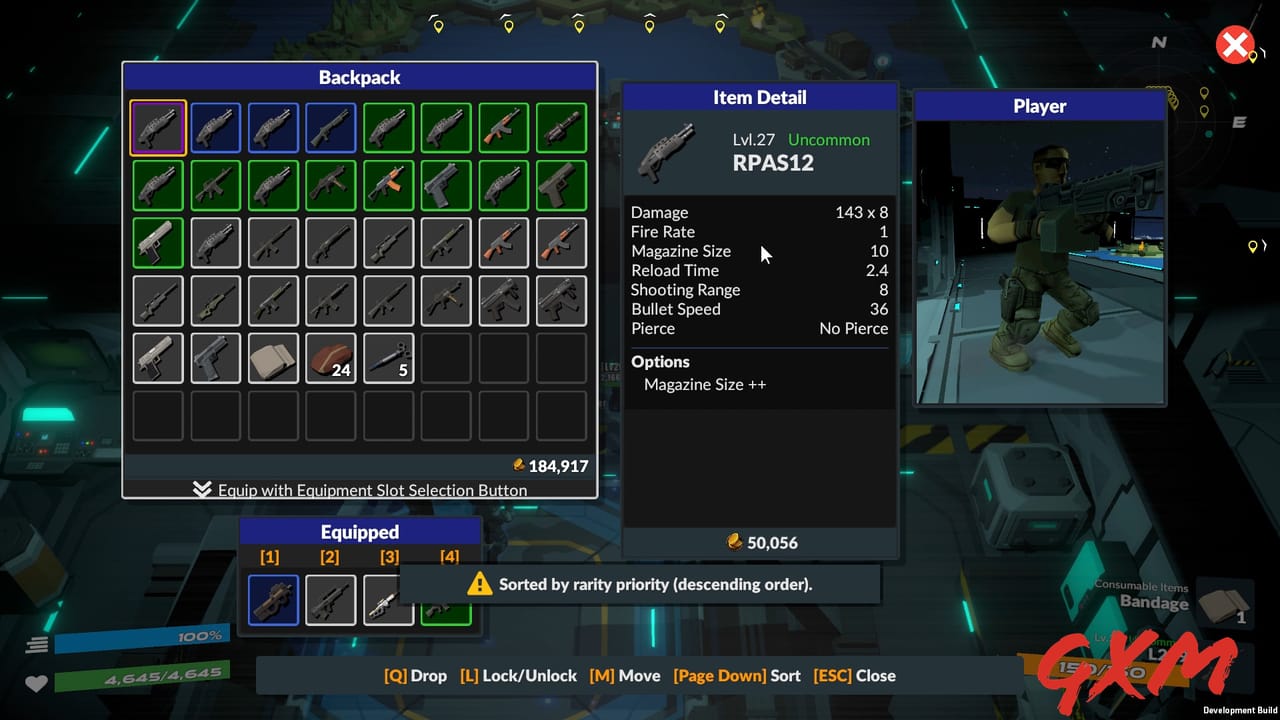Click [M] Move in the bottom bar

[x=625, y=675]
